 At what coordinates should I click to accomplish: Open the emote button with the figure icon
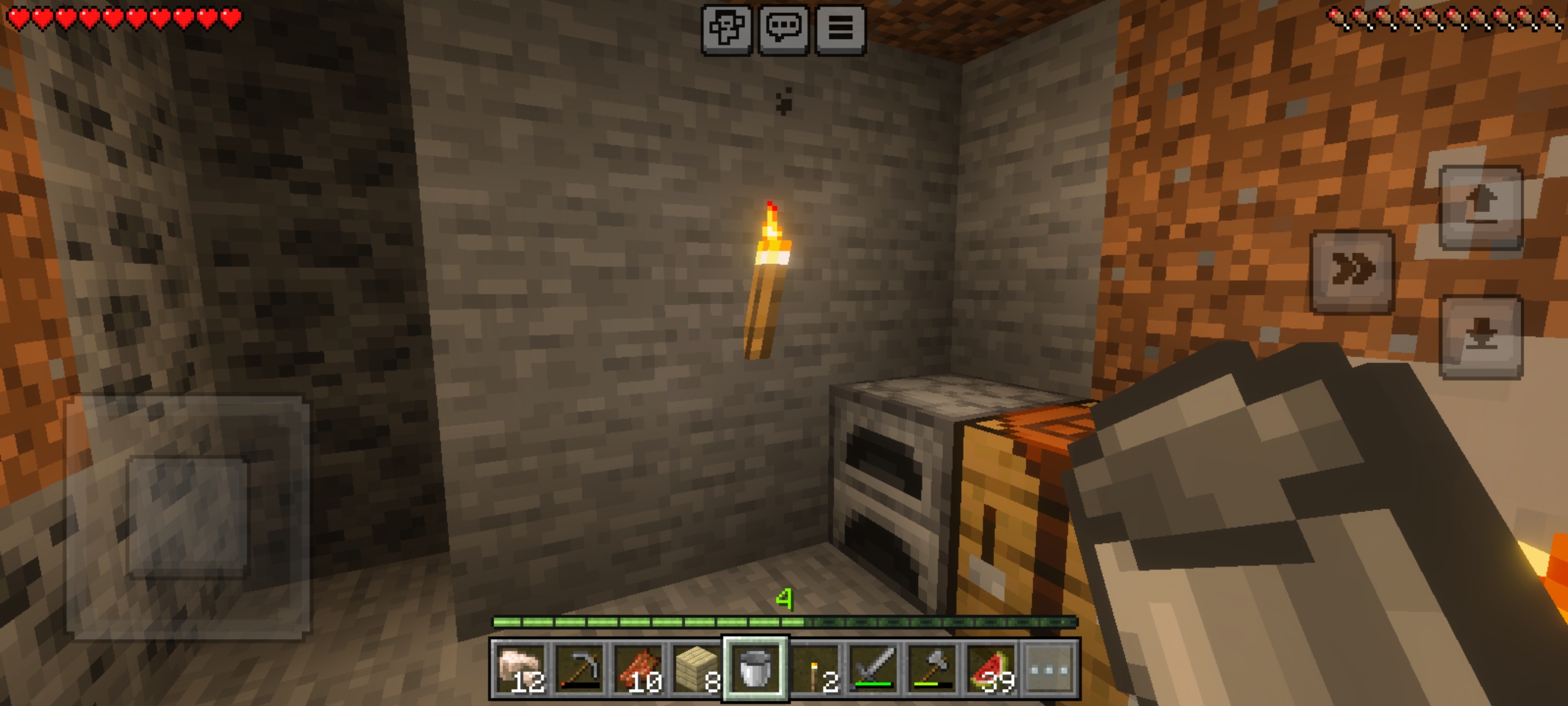pyautogui.click(x=727, y=29)
